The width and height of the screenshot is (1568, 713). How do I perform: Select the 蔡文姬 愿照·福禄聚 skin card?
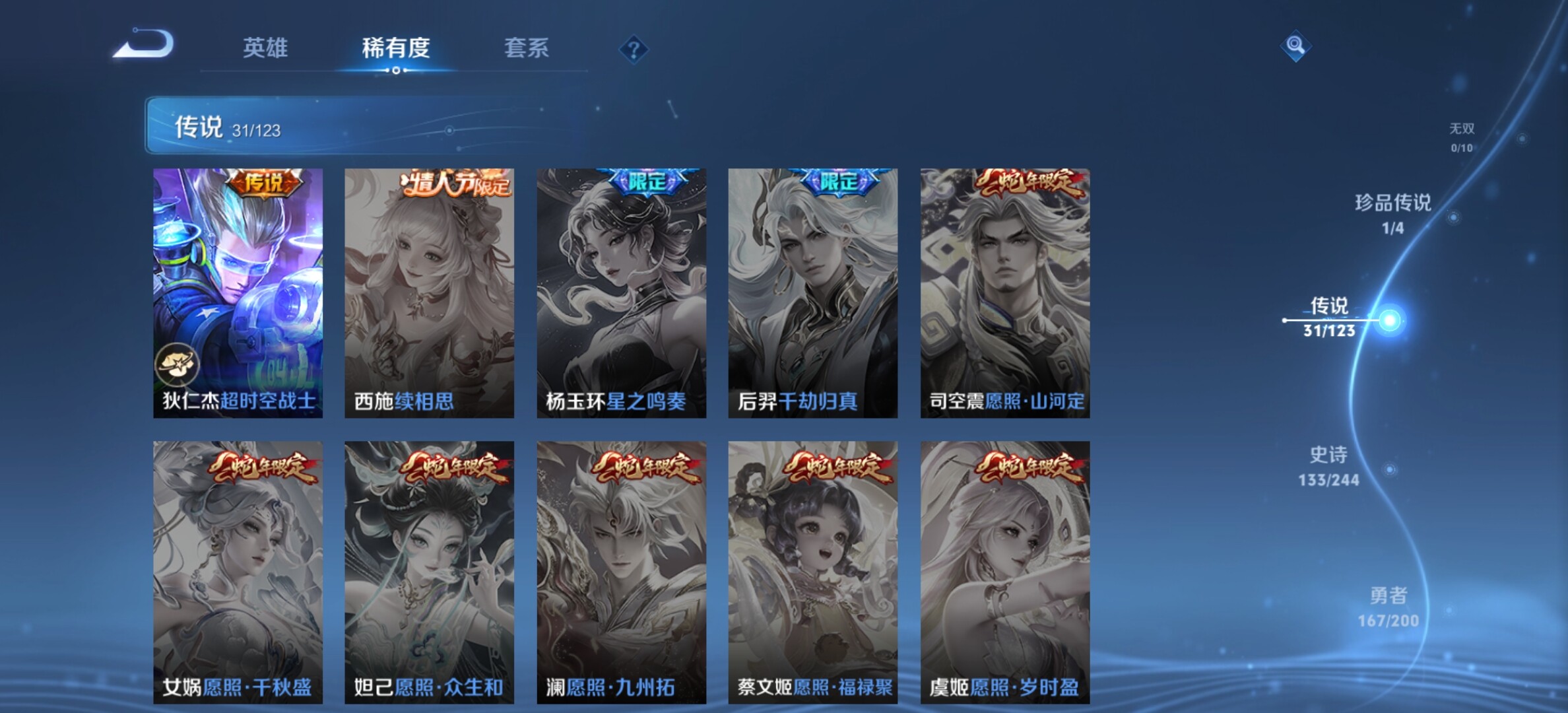tap(812, 572)
